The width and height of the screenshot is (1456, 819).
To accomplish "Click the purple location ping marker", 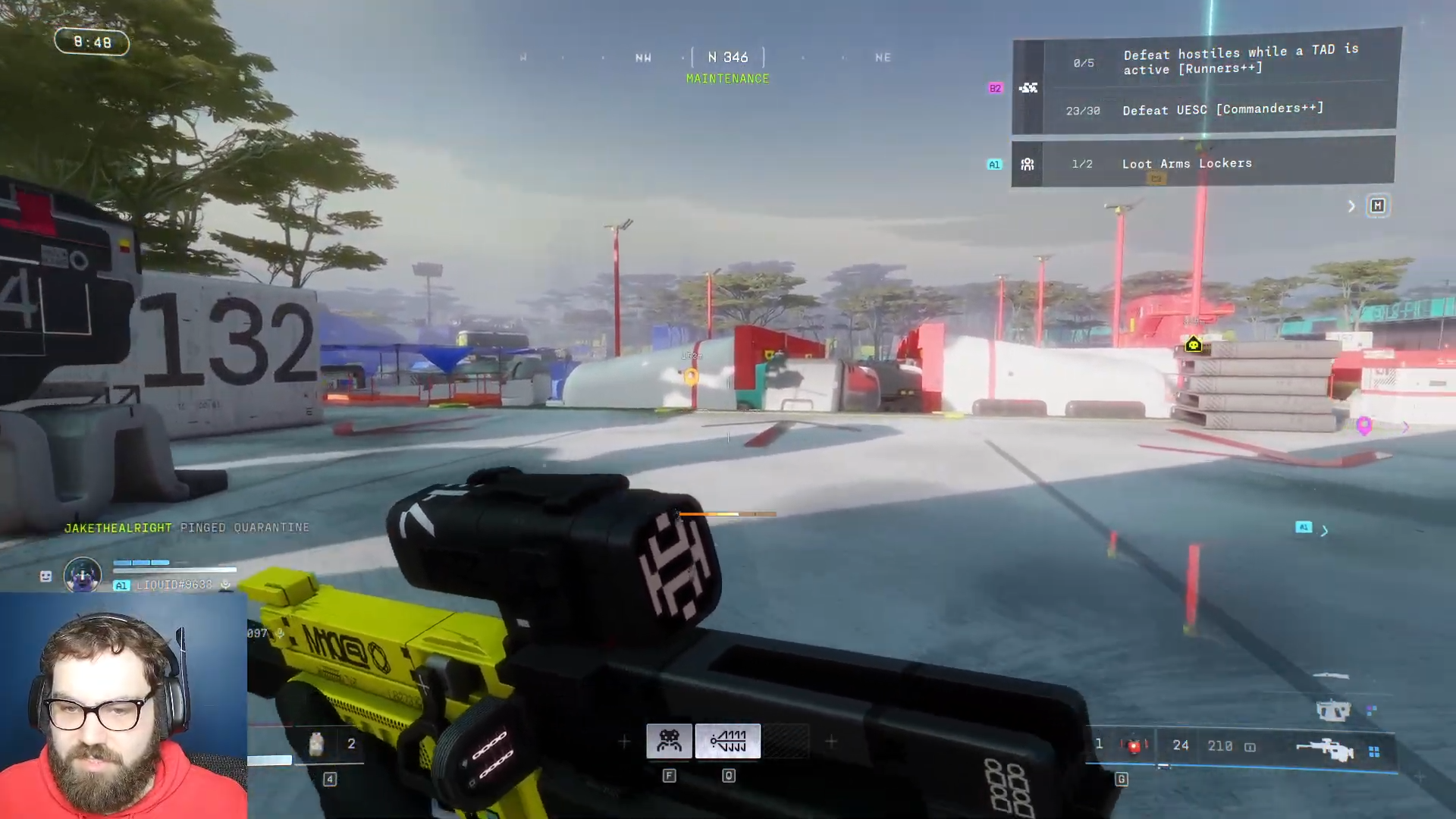I will click(1364, 425).
